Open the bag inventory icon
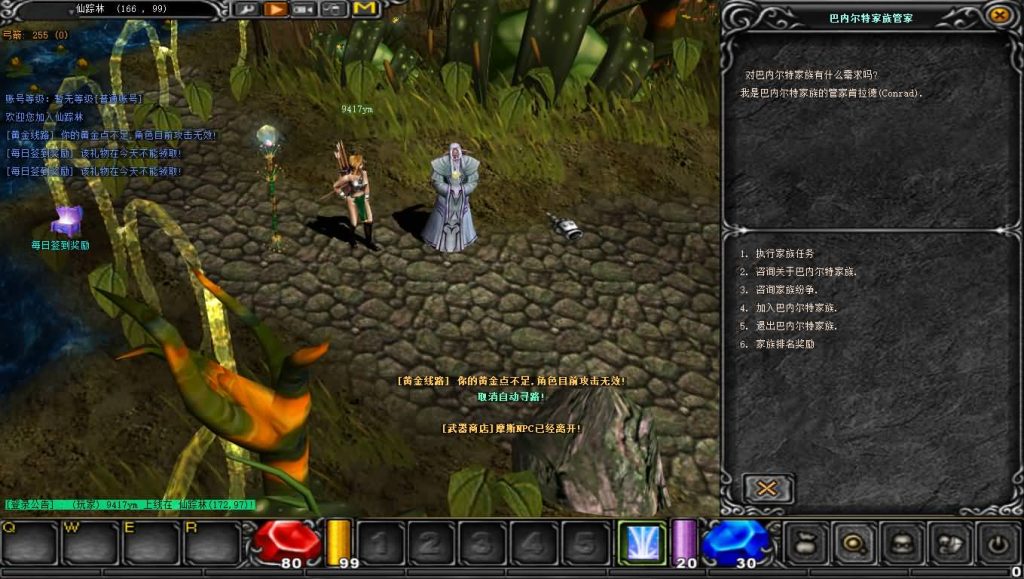Image resolution: width=1024 pixels, height=579 pixels. click(805, 543)
